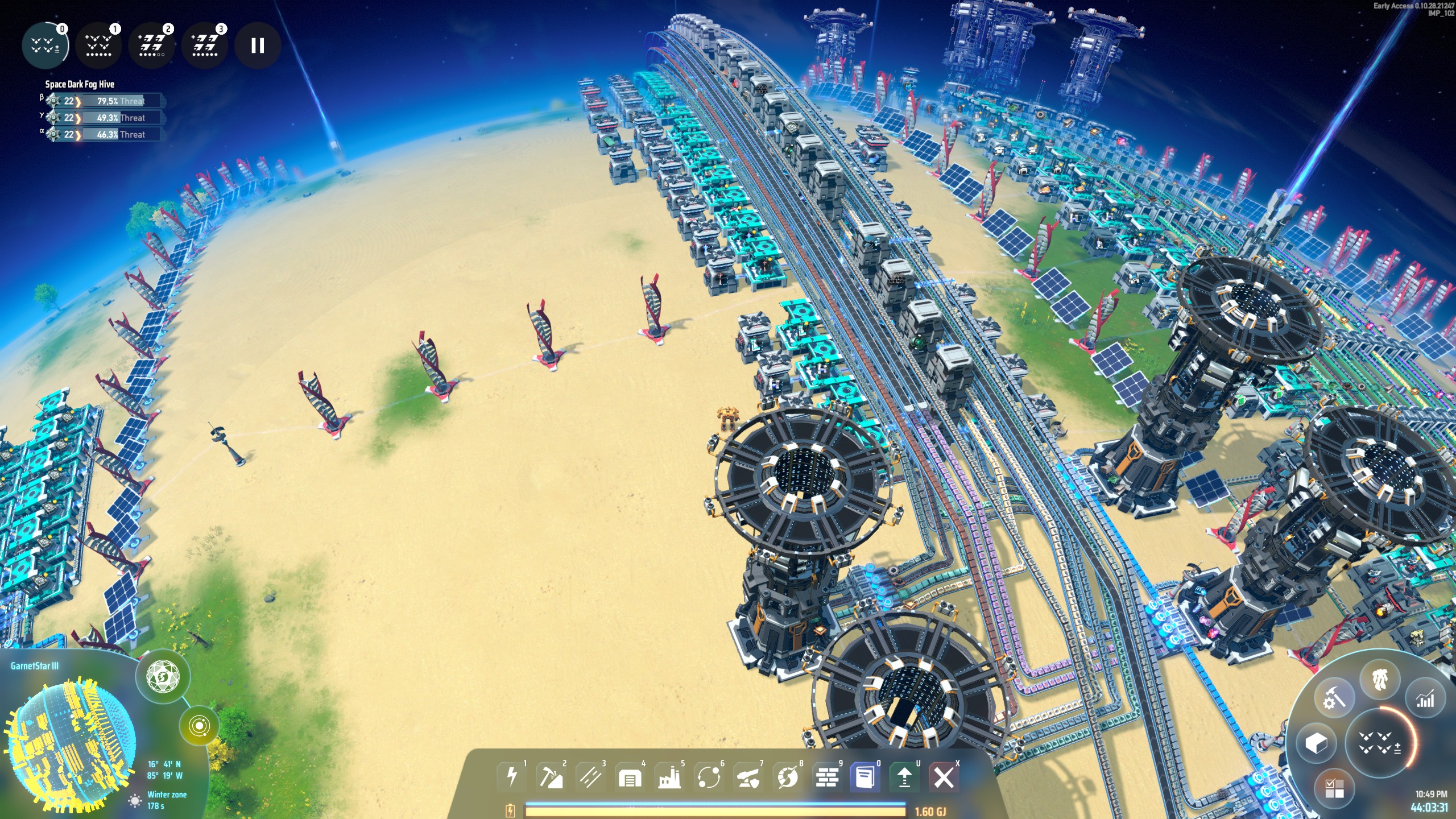The height and width of the screenshot is (819, 1456).
Task: Open the blueprint book button
Action: (865, 776)
